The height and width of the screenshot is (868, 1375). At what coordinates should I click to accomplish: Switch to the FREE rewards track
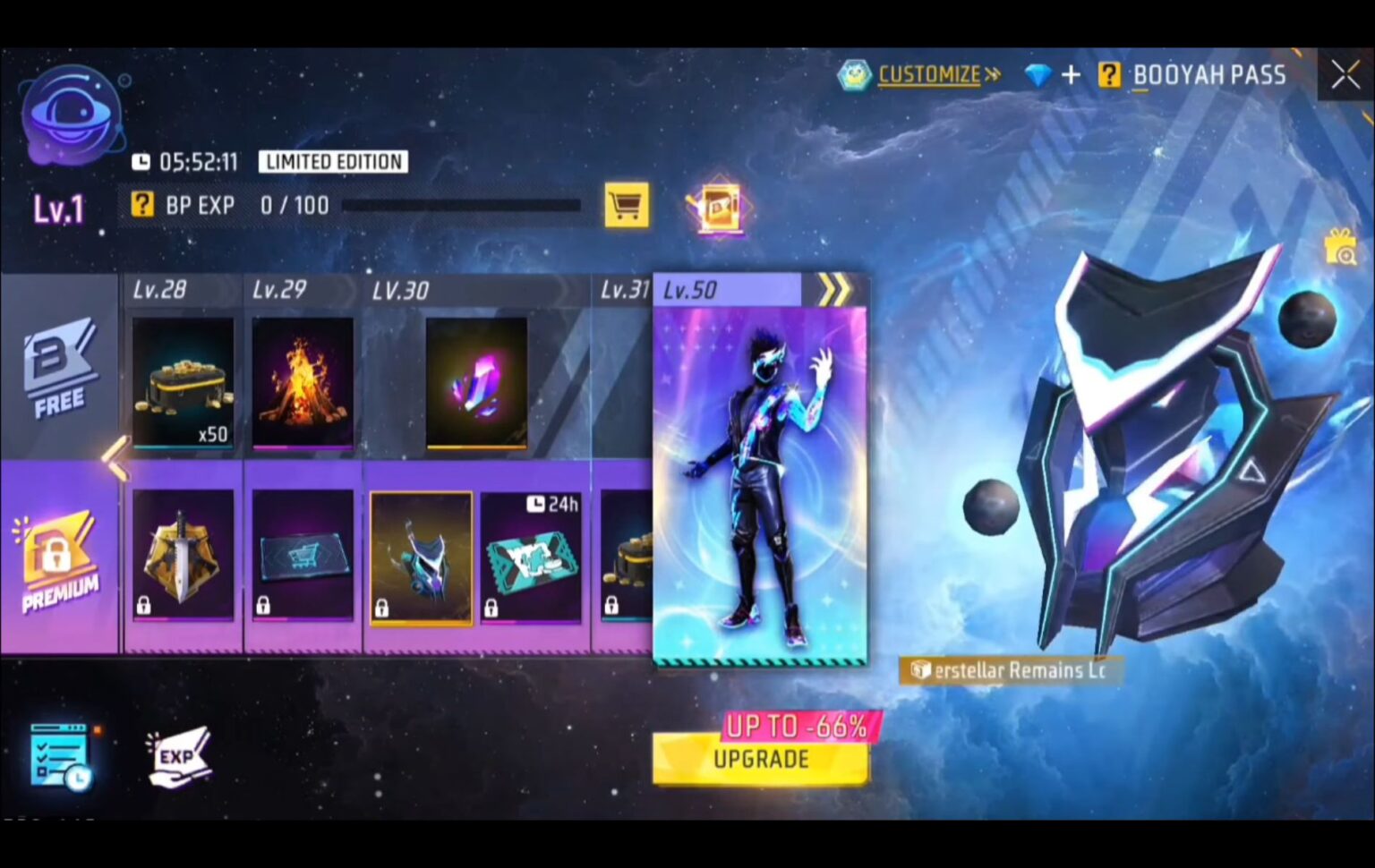pos(59,370)
